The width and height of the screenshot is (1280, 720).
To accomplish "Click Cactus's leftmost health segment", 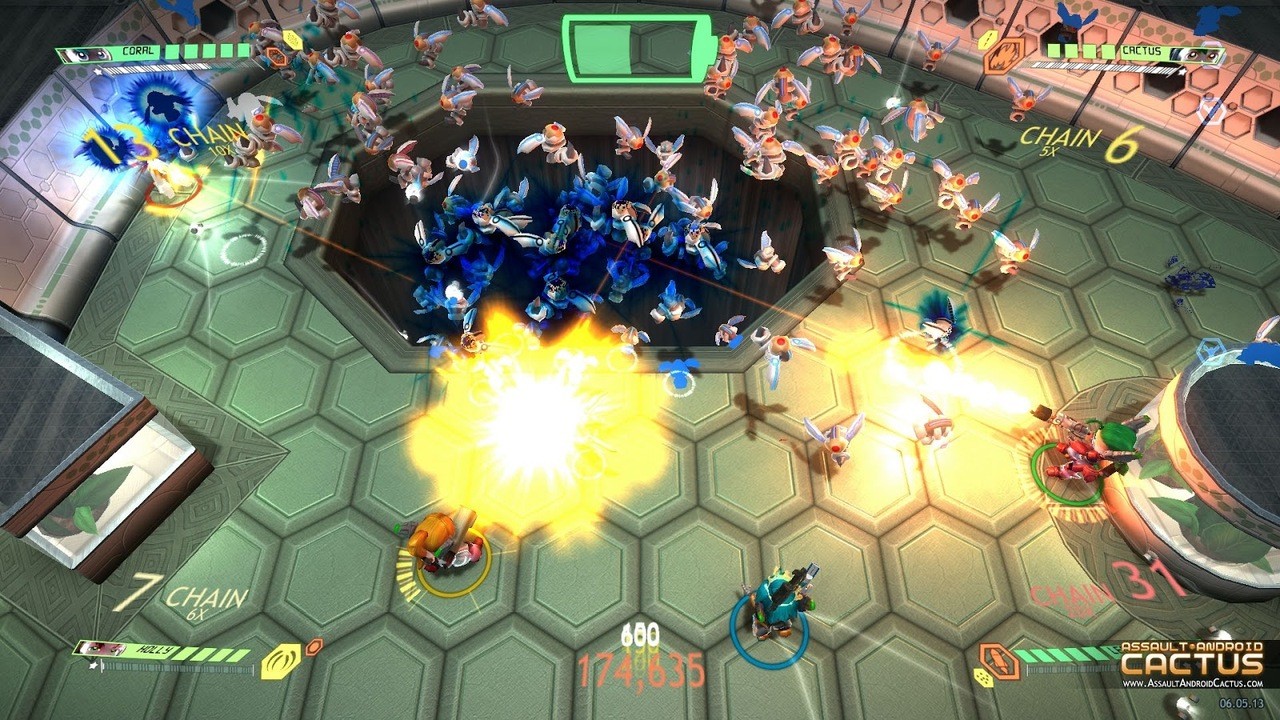I will pyautogui.click(x=1053, y=51).
